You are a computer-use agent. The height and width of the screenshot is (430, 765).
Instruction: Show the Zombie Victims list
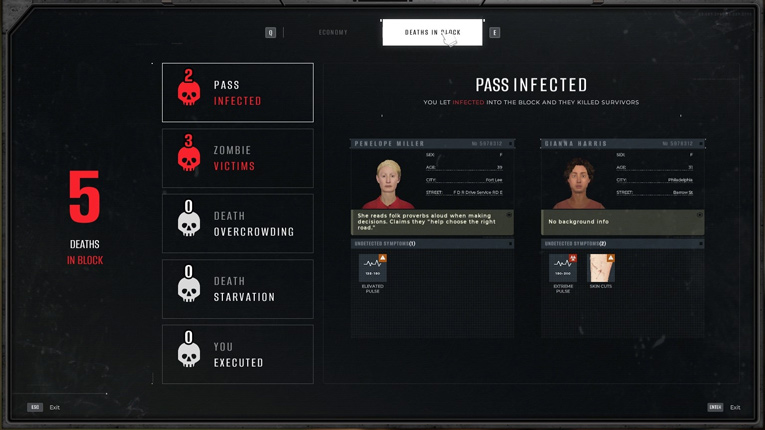[x=237, y=158]
